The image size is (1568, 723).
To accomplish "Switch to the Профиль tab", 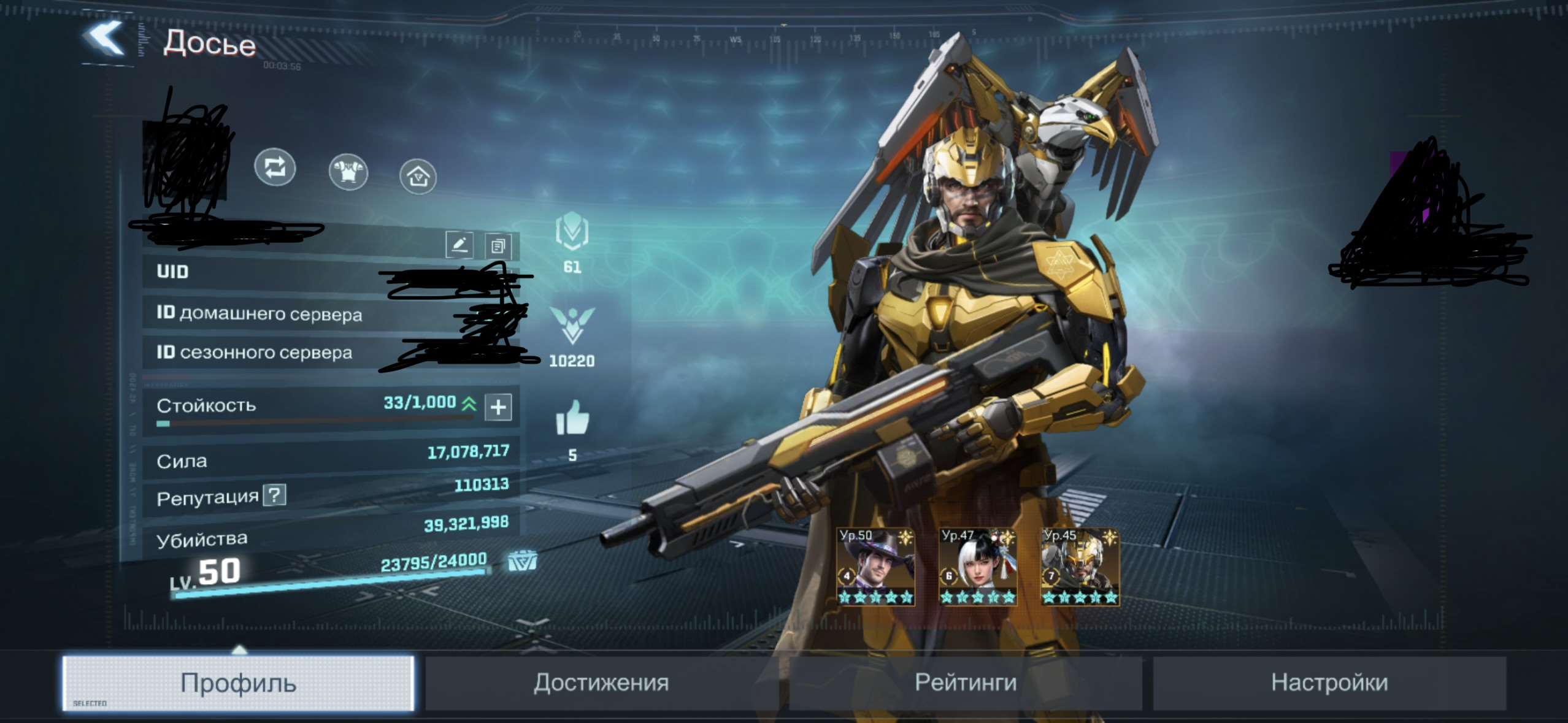I will click(x=238, y=683).
